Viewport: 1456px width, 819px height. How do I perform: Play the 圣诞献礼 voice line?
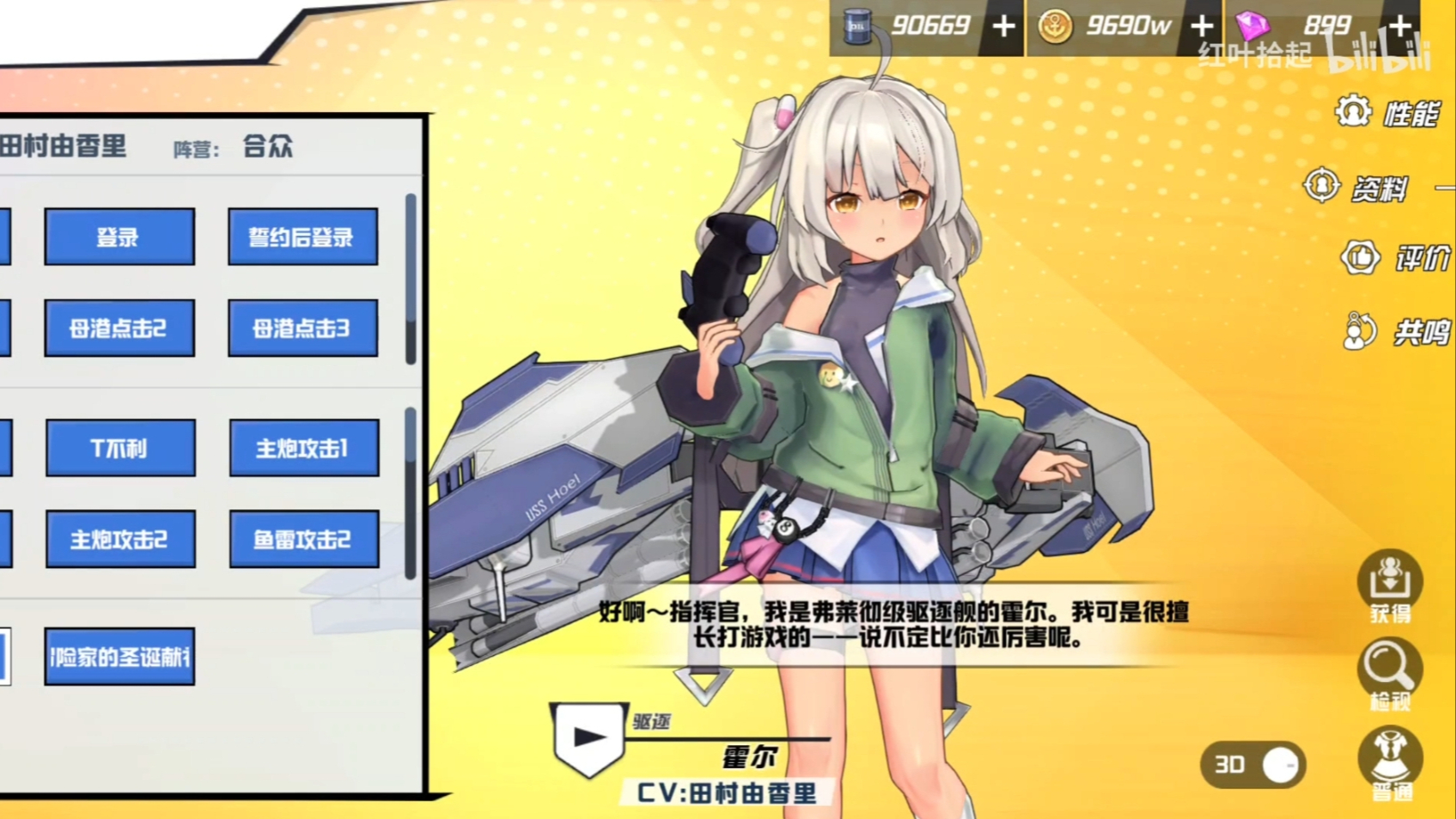point(119,657)
